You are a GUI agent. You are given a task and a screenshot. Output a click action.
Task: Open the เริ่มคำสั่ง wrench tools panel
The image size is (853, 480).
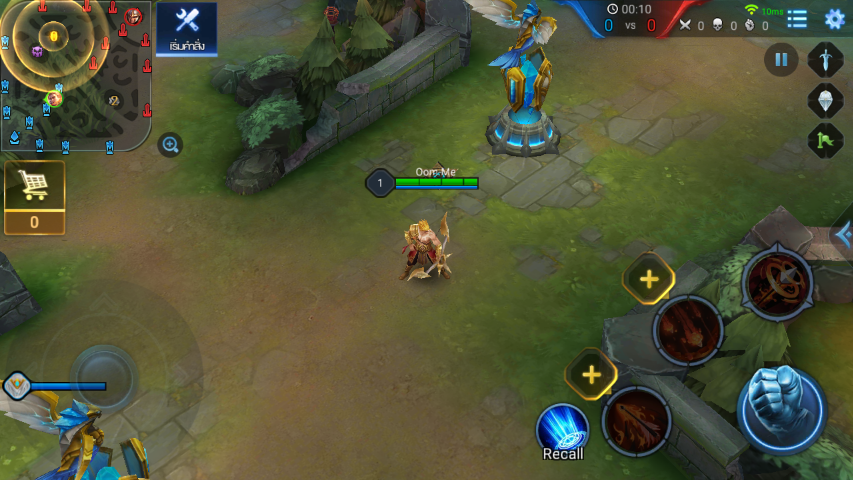(x=186, y=27)
